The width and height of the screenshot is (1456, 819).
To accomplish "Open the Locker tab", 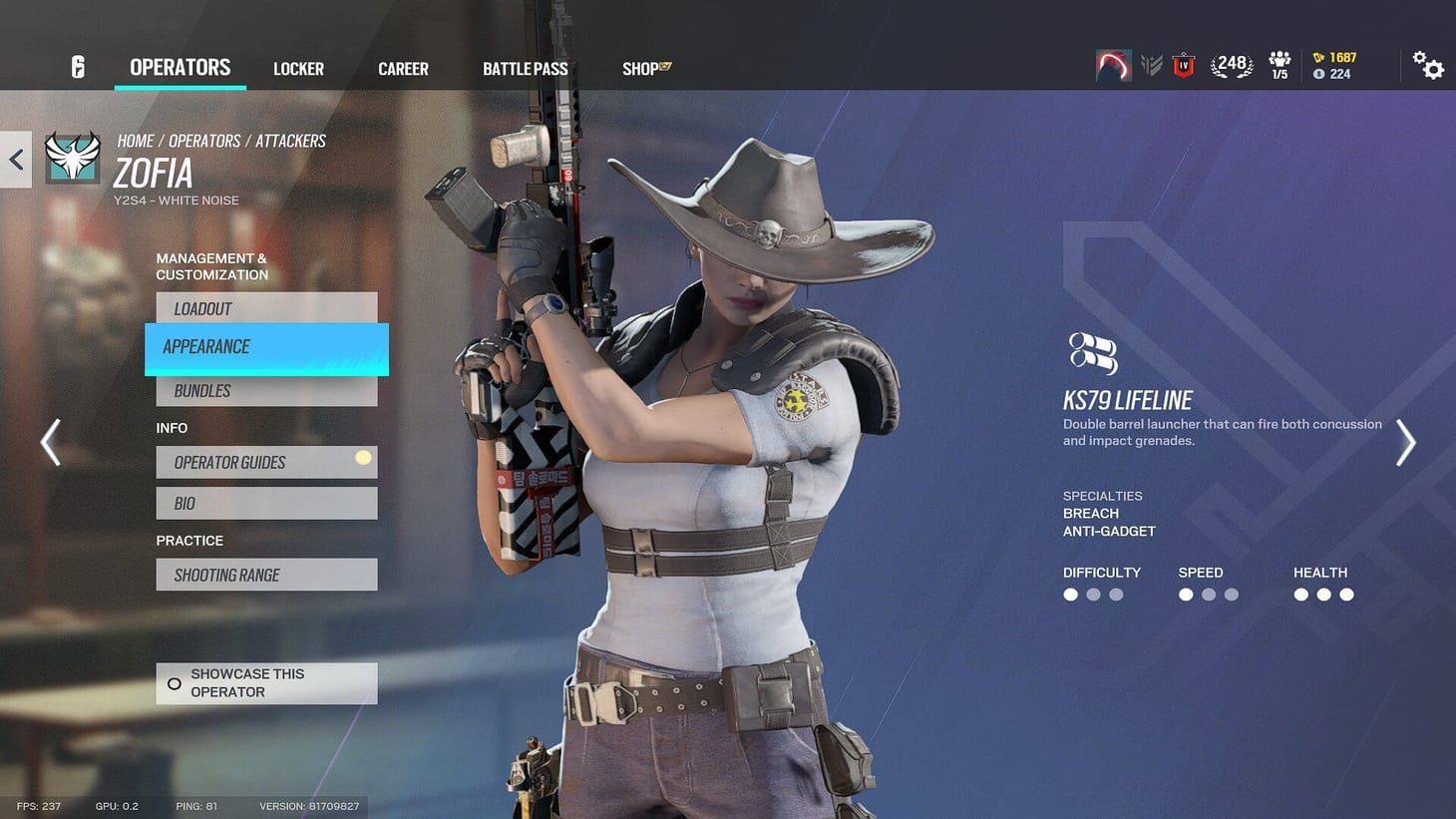I will point(297,68).
